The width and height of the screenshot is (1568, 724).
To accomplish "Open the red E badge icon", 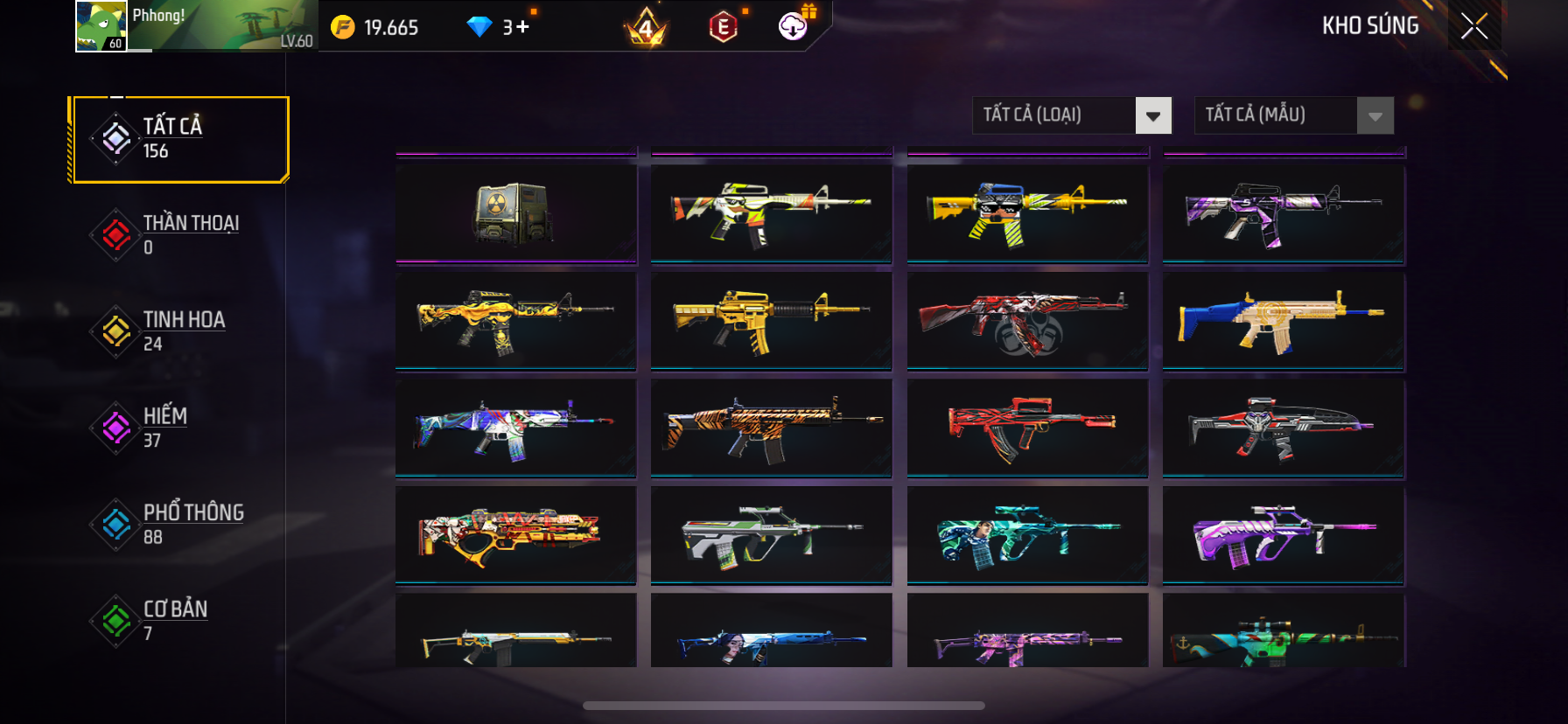I will click(x=724, y=27).
